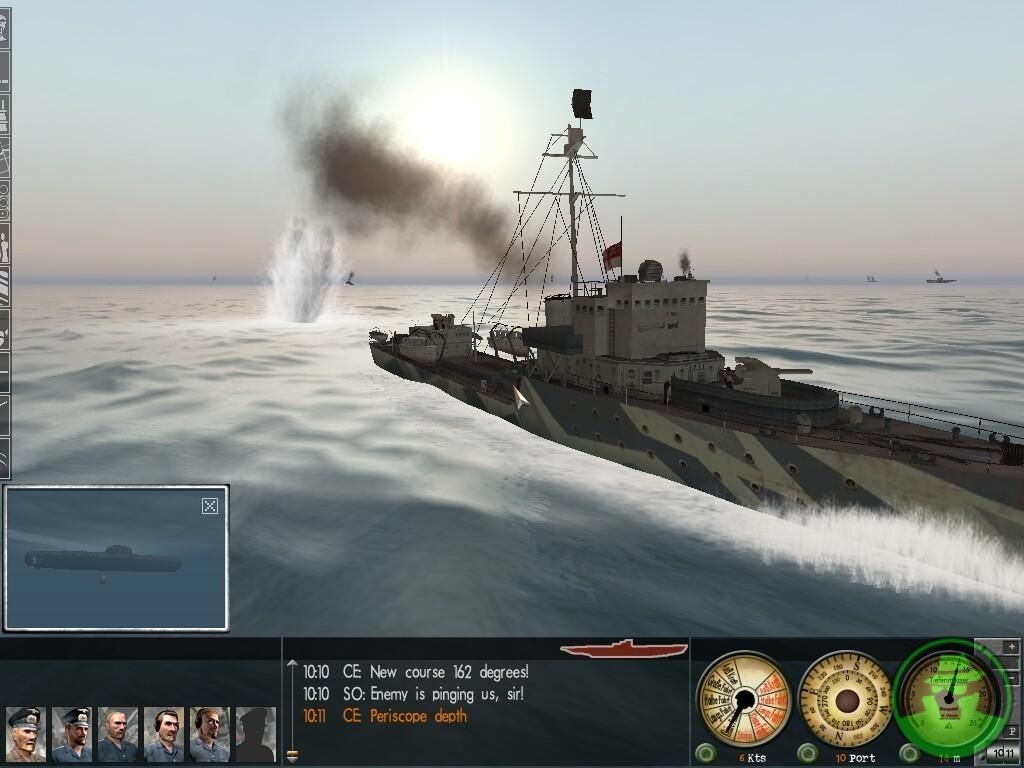Set heading on the compass rudder dial

point(847,698)
